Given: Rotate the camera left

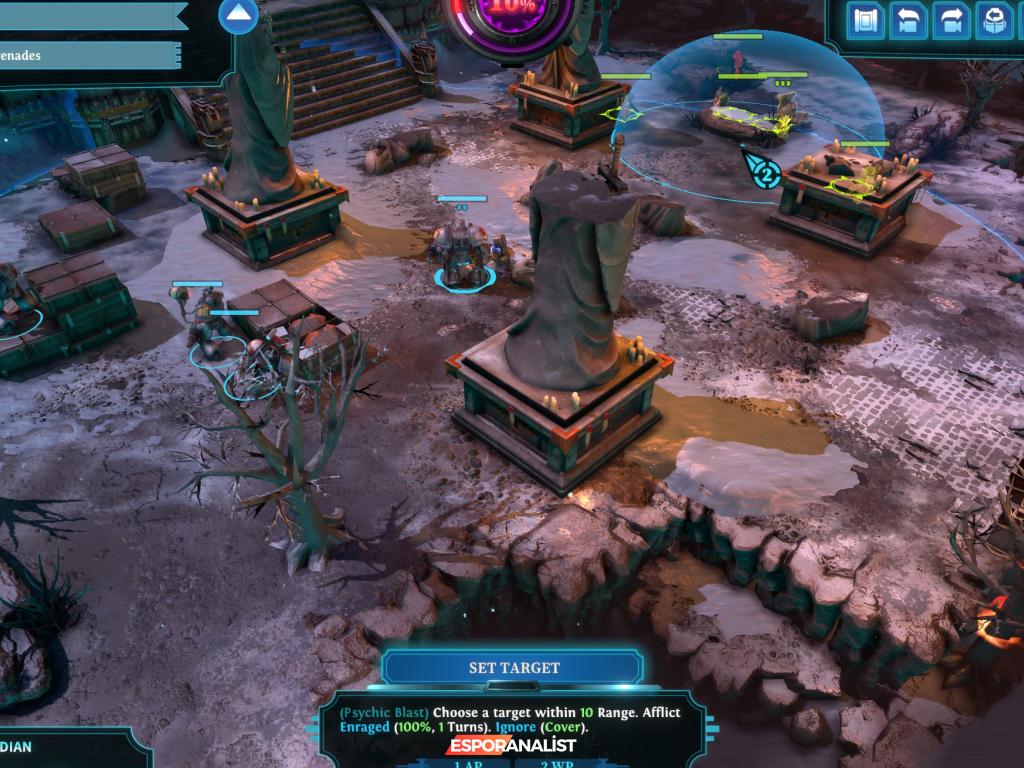Looking at the screenshot, I should point(908,20).
